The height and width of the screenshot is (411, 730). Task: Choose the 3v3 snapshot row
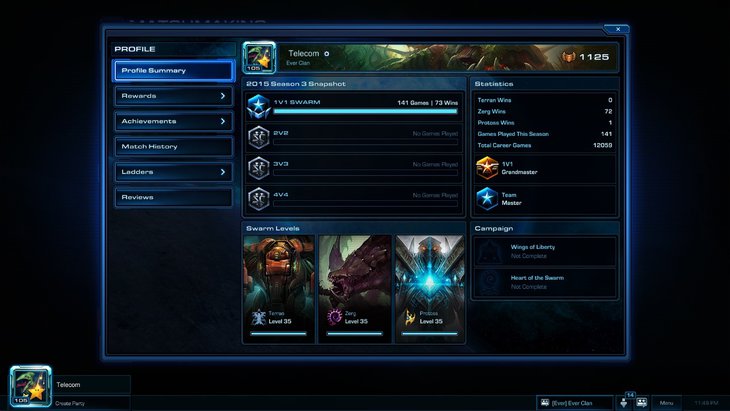coord(354,167)
